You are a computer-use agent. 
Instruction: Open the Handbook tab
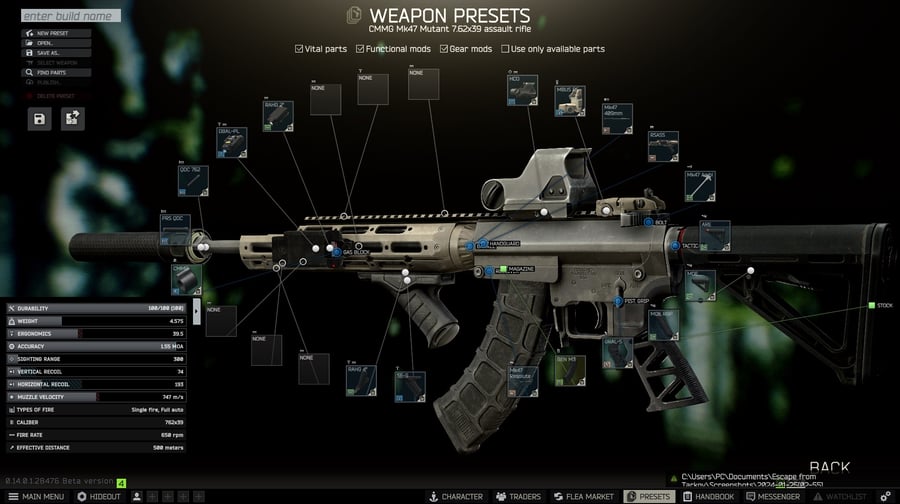[709, 496]
